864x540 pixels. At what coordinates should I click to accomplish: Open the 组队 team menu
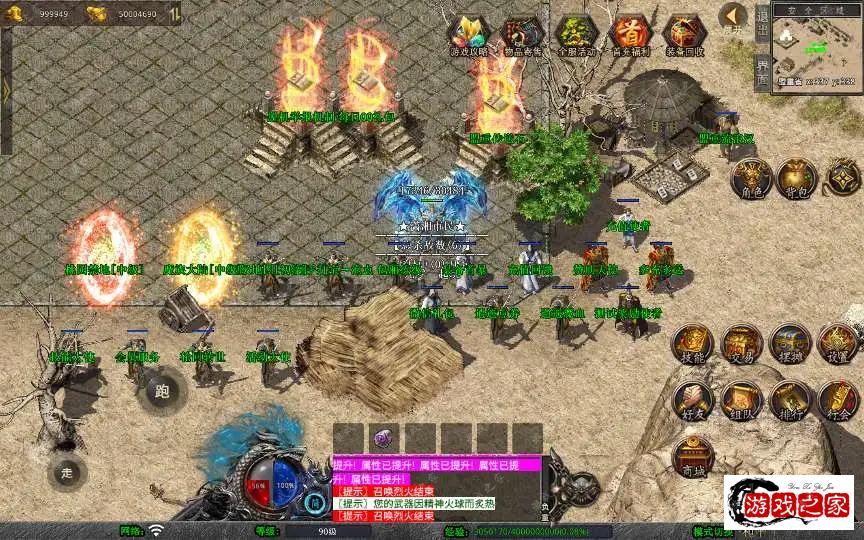[x=742, y=400]
